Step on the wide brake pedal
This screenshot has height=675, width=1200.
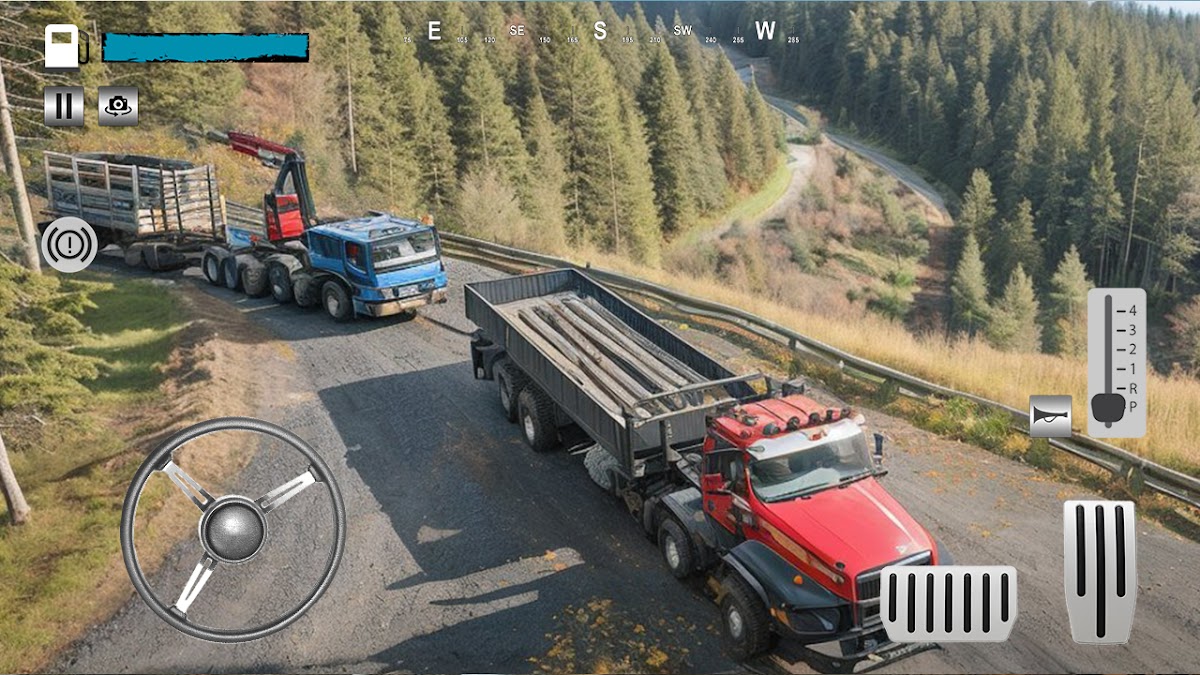949,603
